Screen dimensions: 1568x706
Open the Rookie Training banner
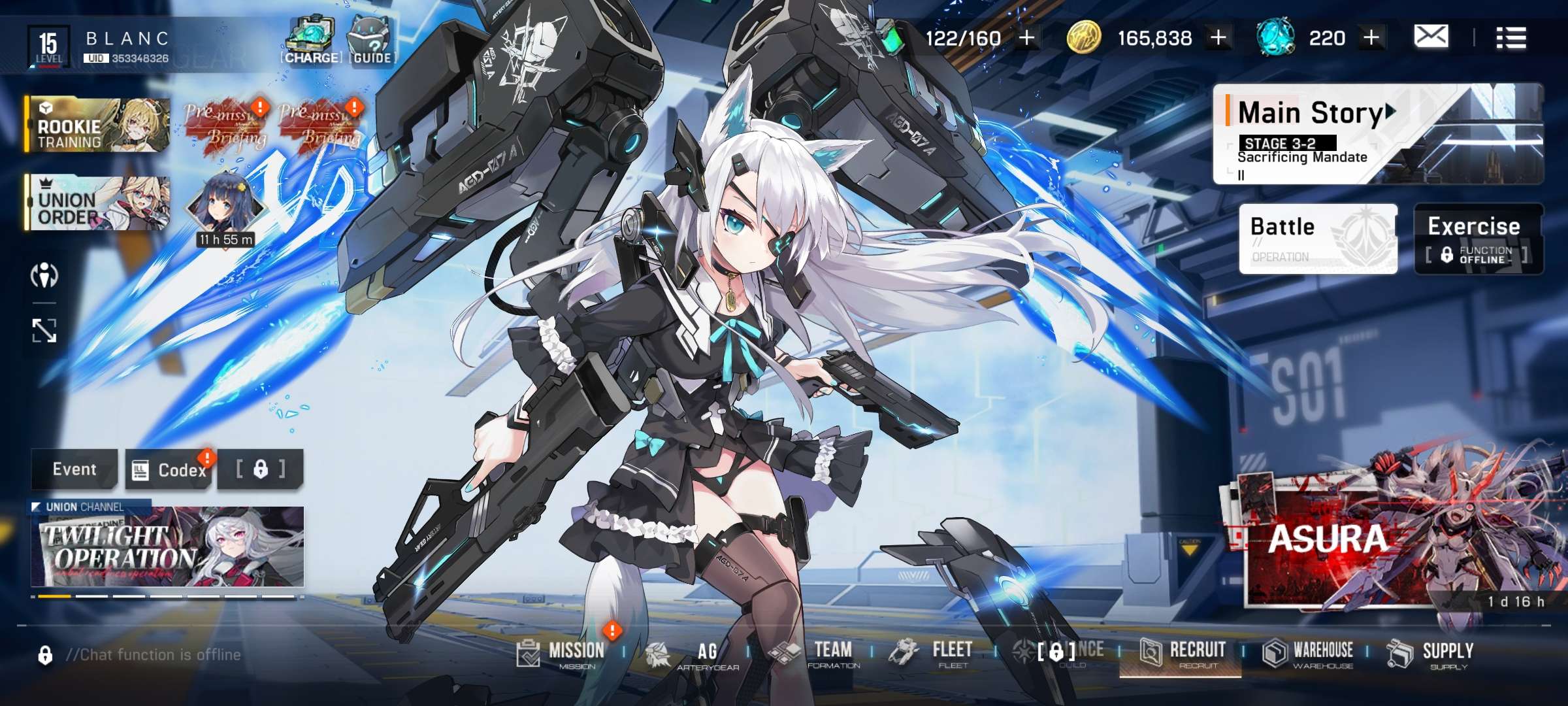tap(98, 126)
